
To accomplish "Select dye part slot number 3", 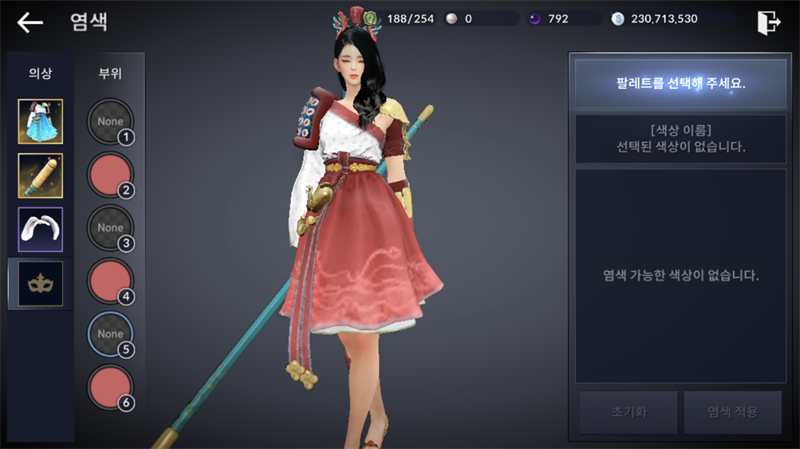I will pos(110,229).
